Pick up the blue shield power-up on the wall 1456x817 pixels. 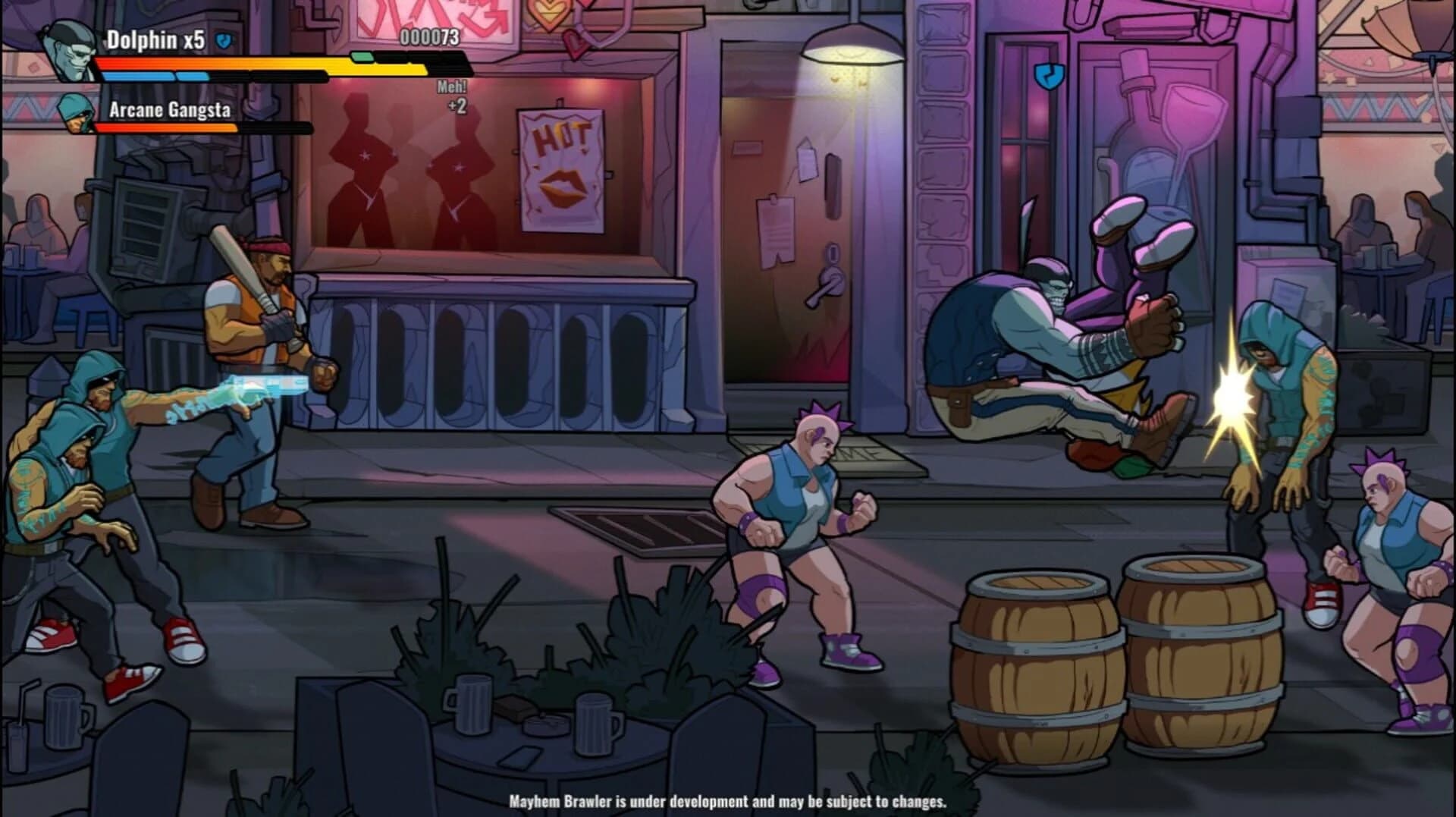tap(1048, 76)
